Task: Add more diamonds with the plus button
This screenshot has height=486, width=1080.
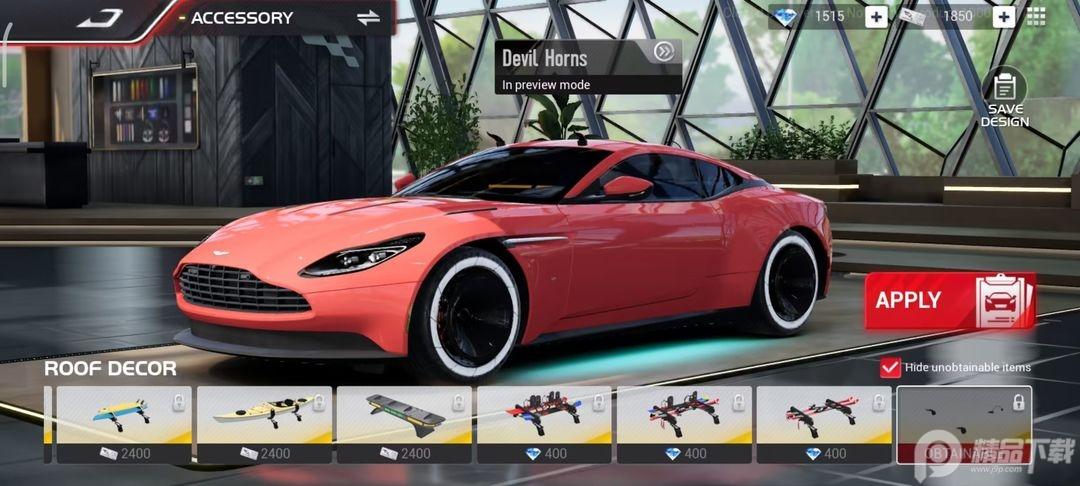Action: pos(876,16)
